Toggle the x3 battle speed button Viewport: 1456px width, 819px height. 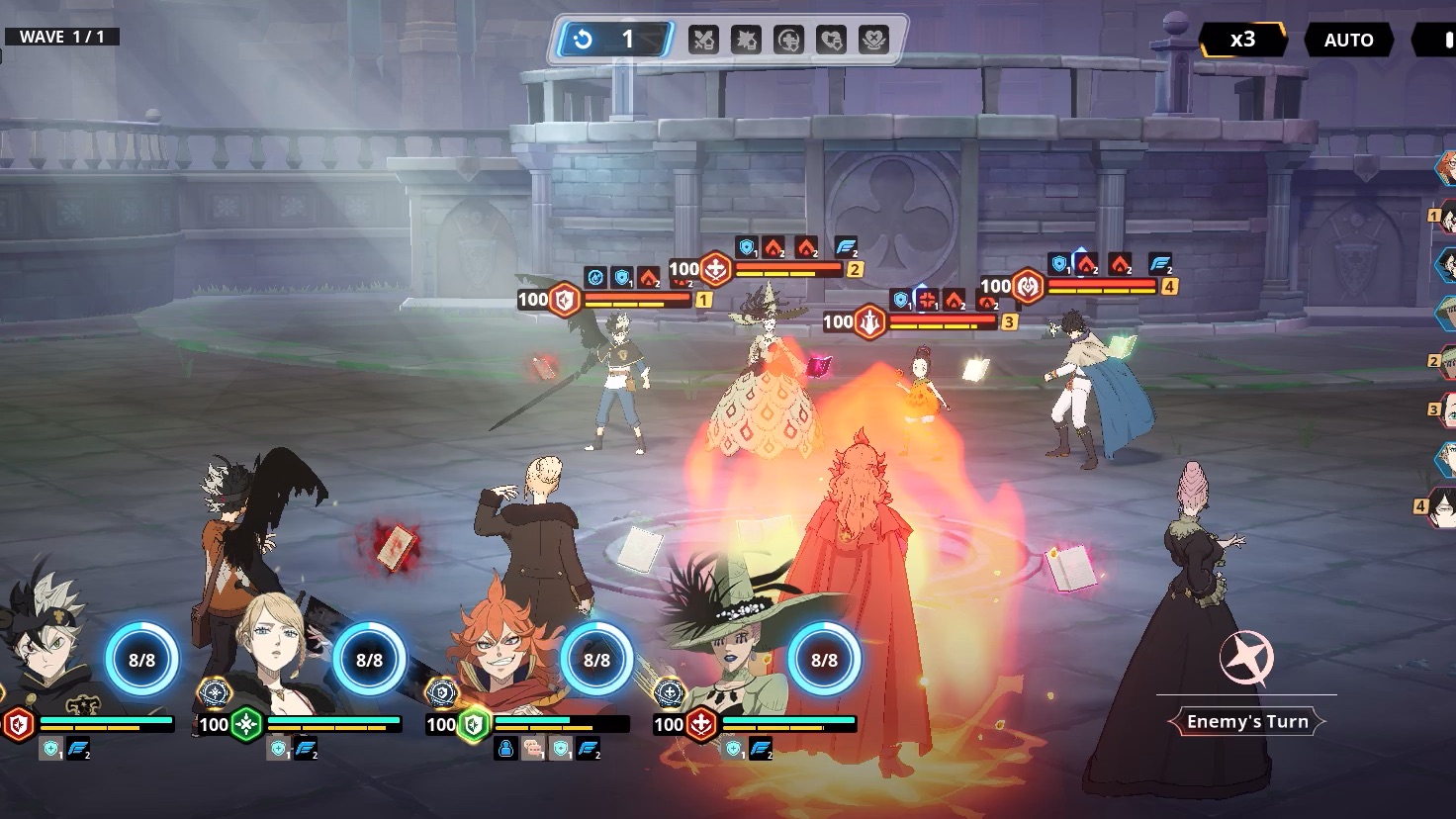1242,40
